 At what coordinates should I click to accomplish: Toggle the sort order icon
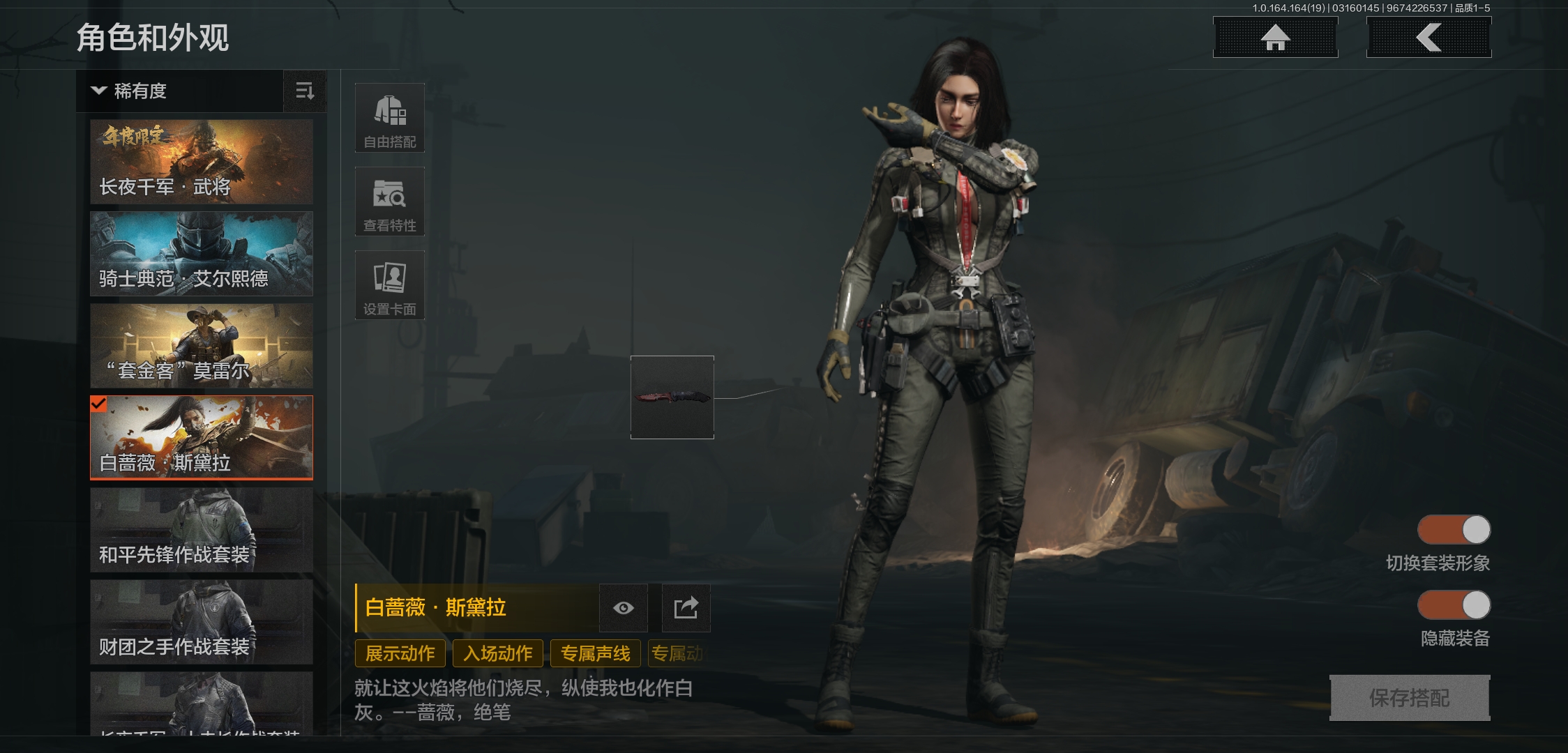pos(305,91)
